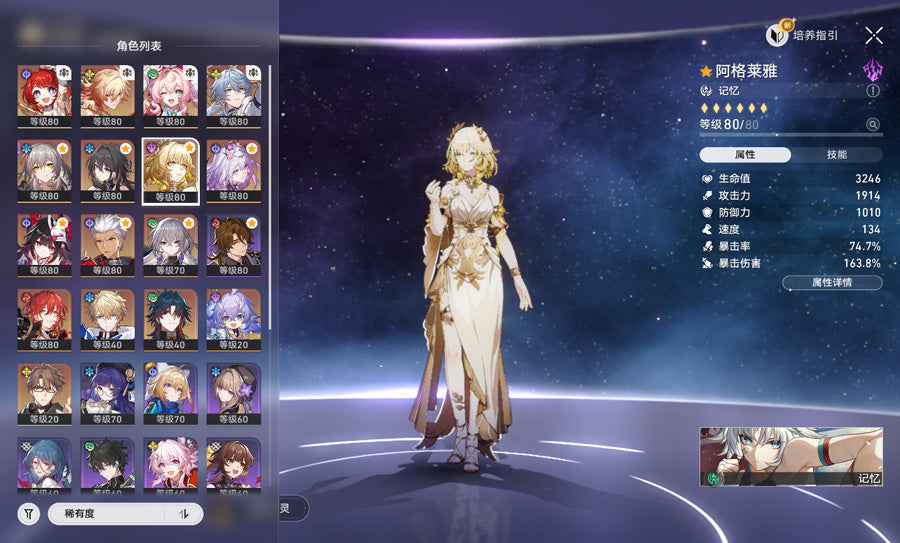This screenshot has width=900, height=543.
Task: Switch to the 技能 skills tab
Action: [x=837, y=155]
